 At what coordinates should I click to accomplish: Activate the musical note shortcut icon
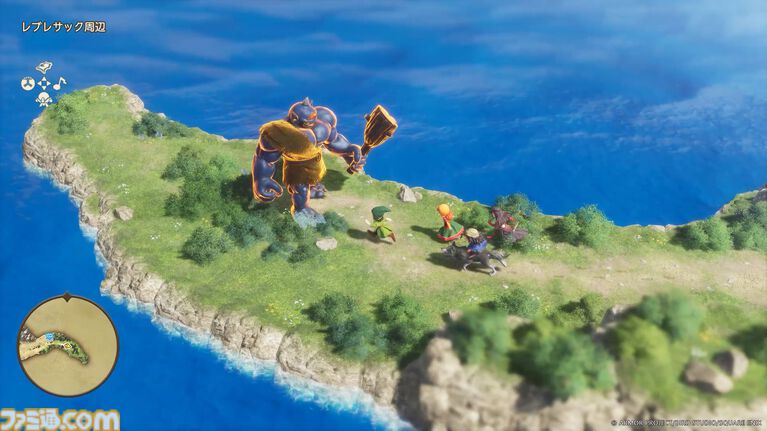tap(59, 83)
